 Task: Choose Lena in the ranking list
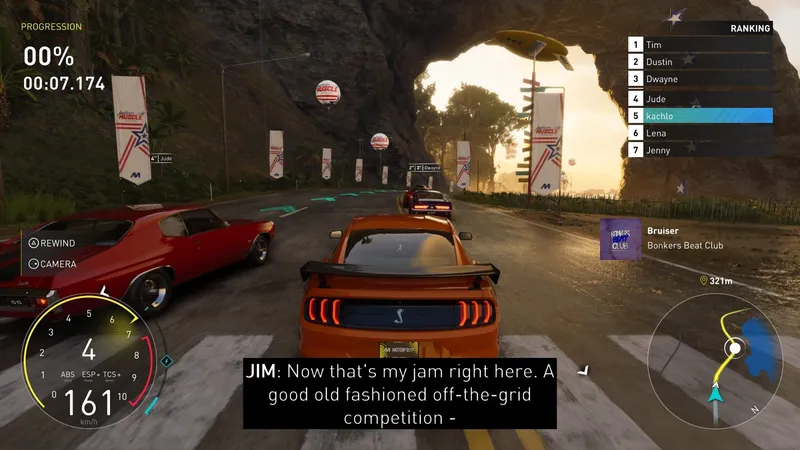pos(700,133)
